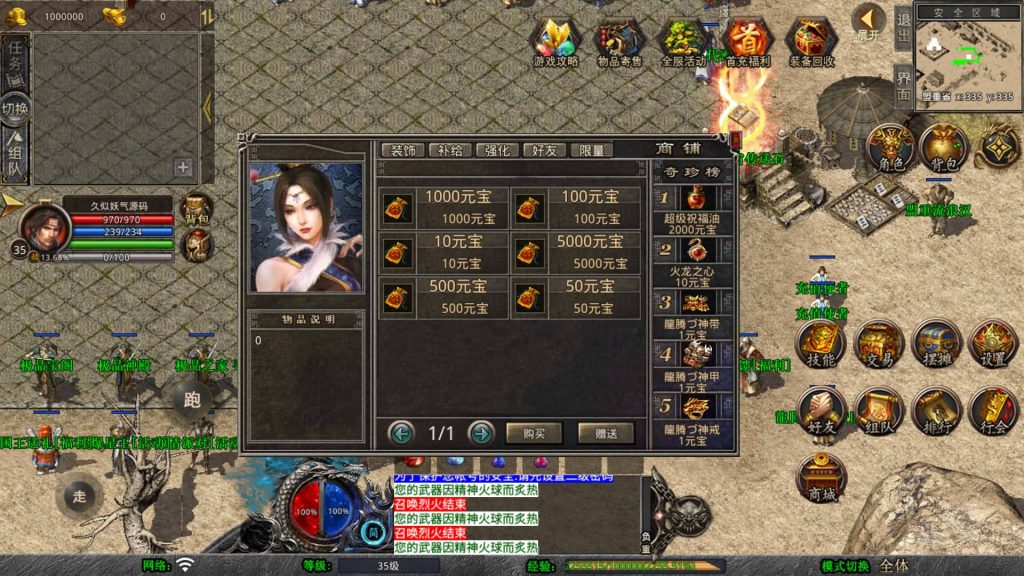This screenshot has height=576, width=1024.
Task: Click the 赠送 gift button
Action: pos(605,433)
